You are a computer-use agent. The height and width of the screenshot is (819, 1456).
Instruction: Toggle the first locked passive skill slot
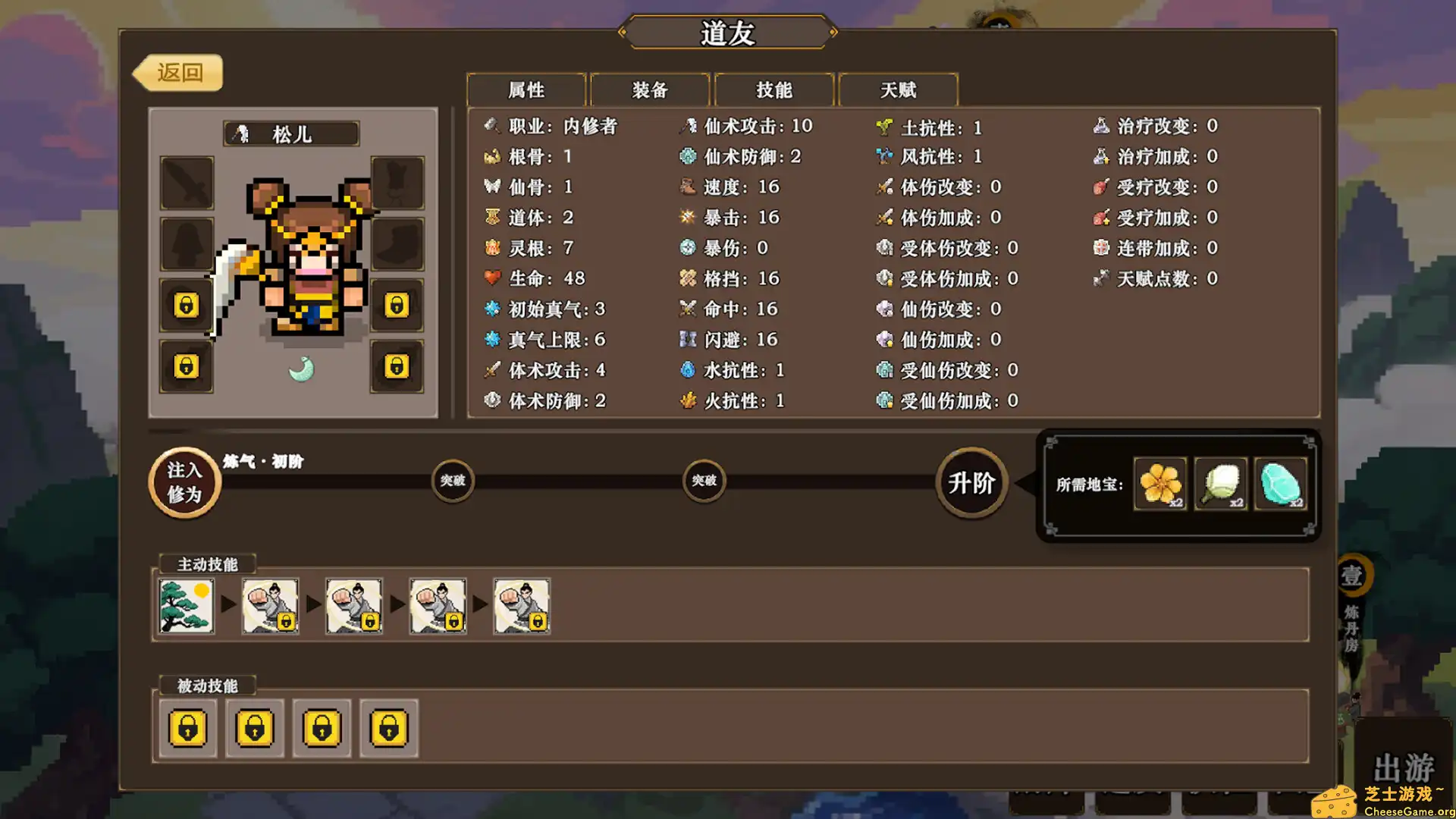(x=189, y=728)
